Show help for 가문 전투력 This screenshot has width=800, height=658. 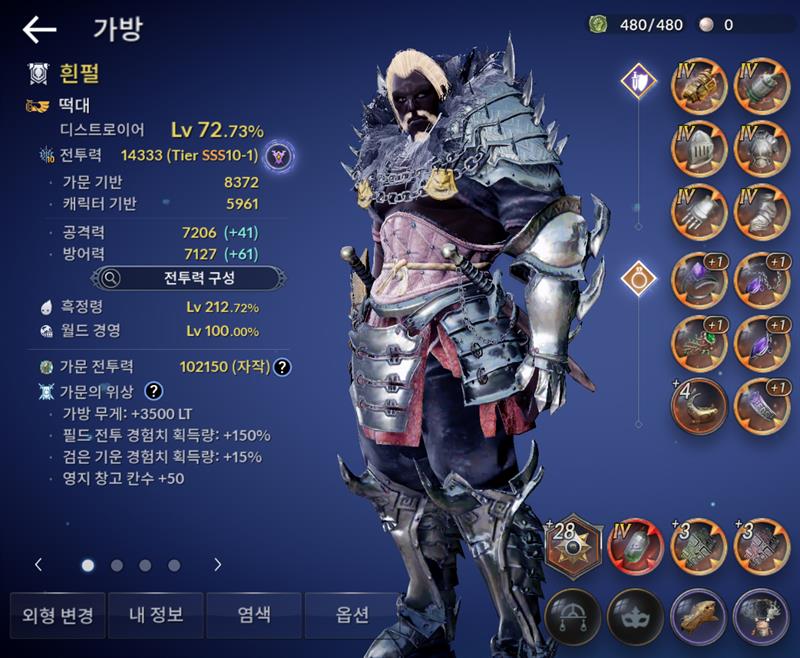(x=283, y=367)
